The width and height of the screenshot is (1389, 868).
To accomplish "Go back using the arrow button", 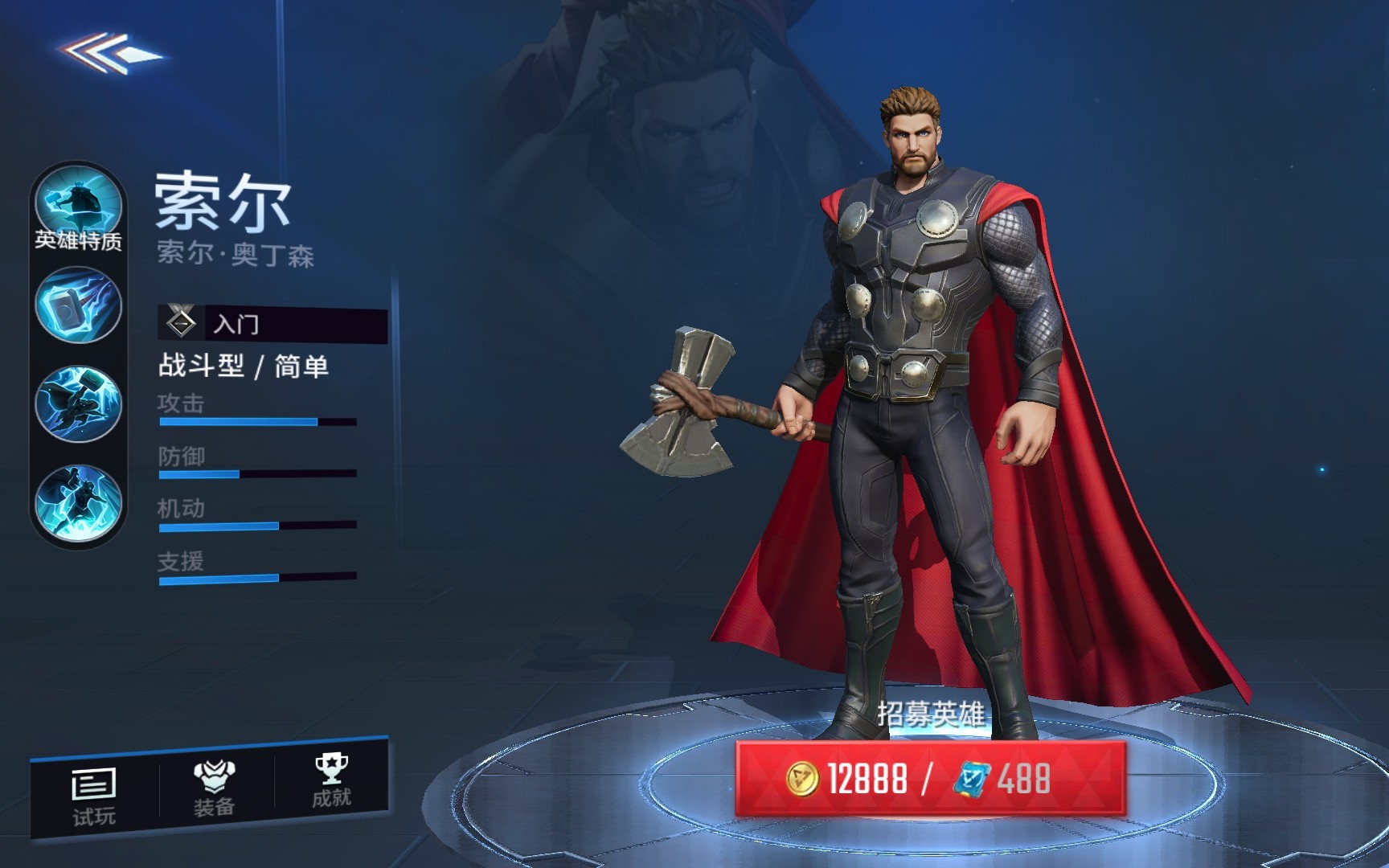I will [113, 53].
